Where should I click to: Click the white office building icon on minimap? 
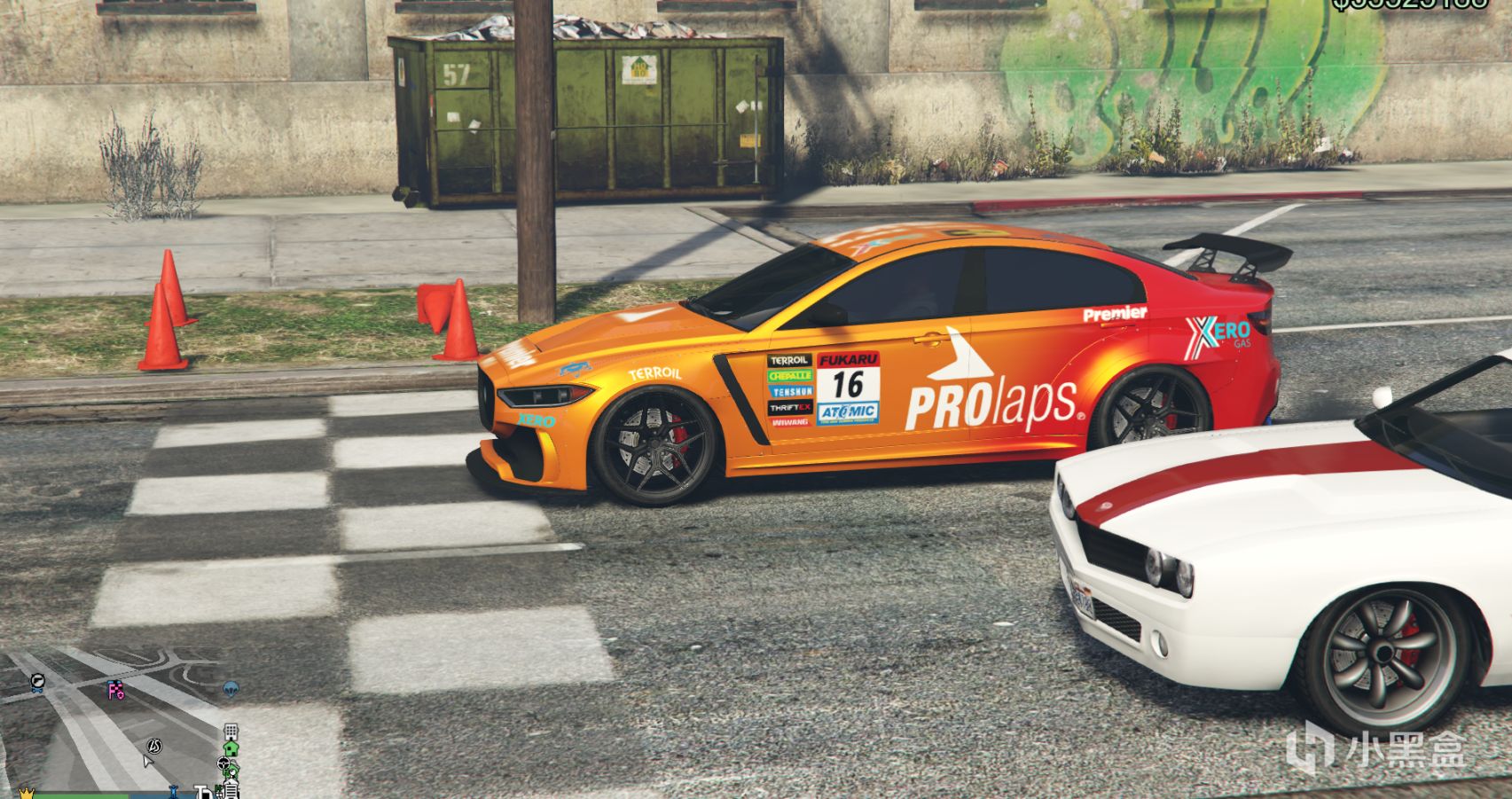[x=231, y=732]
